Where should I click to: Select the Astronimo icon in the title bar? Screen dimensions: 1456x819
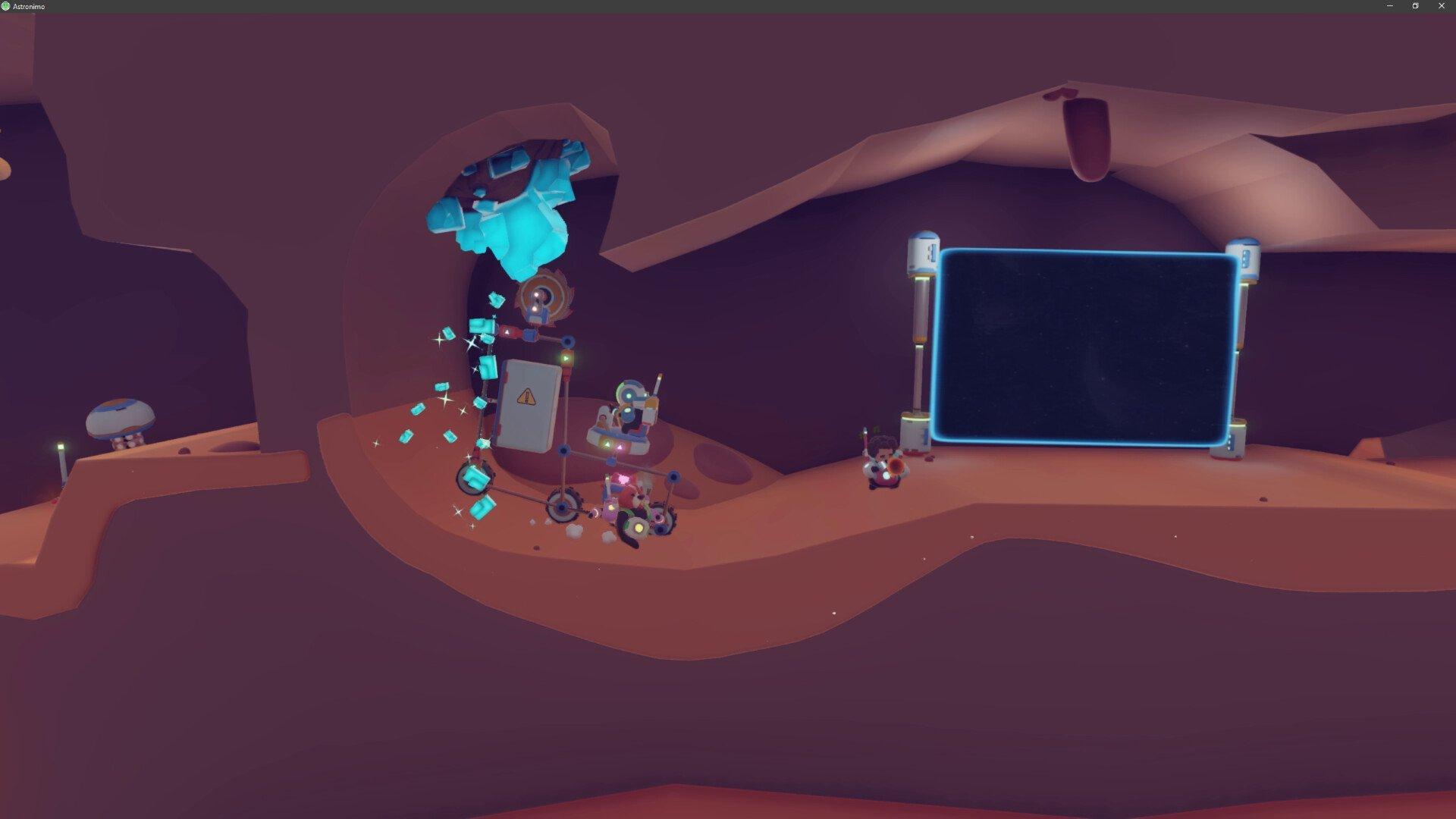pos(8,6)
